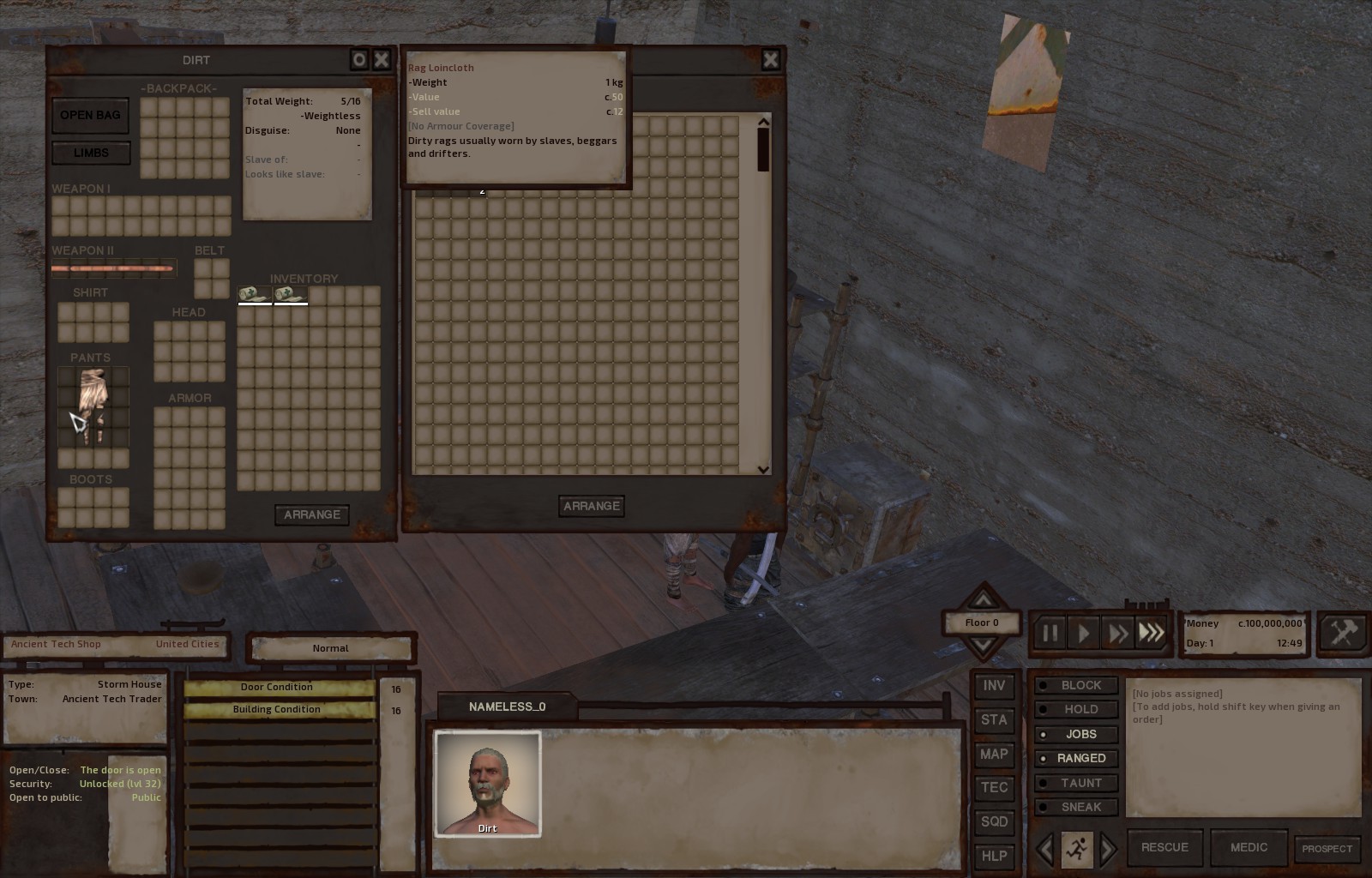Select the rag loincloth in the pants slot
The image size is (1372, 878).
(93, 405)
